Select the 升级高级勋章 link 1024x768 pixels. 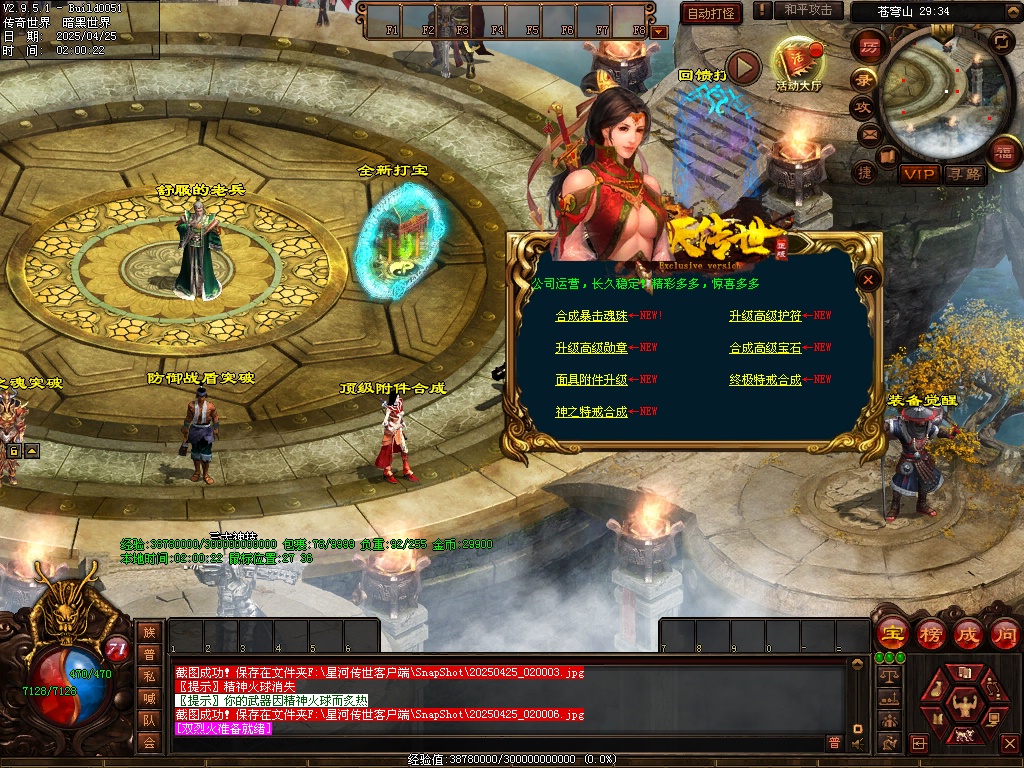tap(591, 348)
